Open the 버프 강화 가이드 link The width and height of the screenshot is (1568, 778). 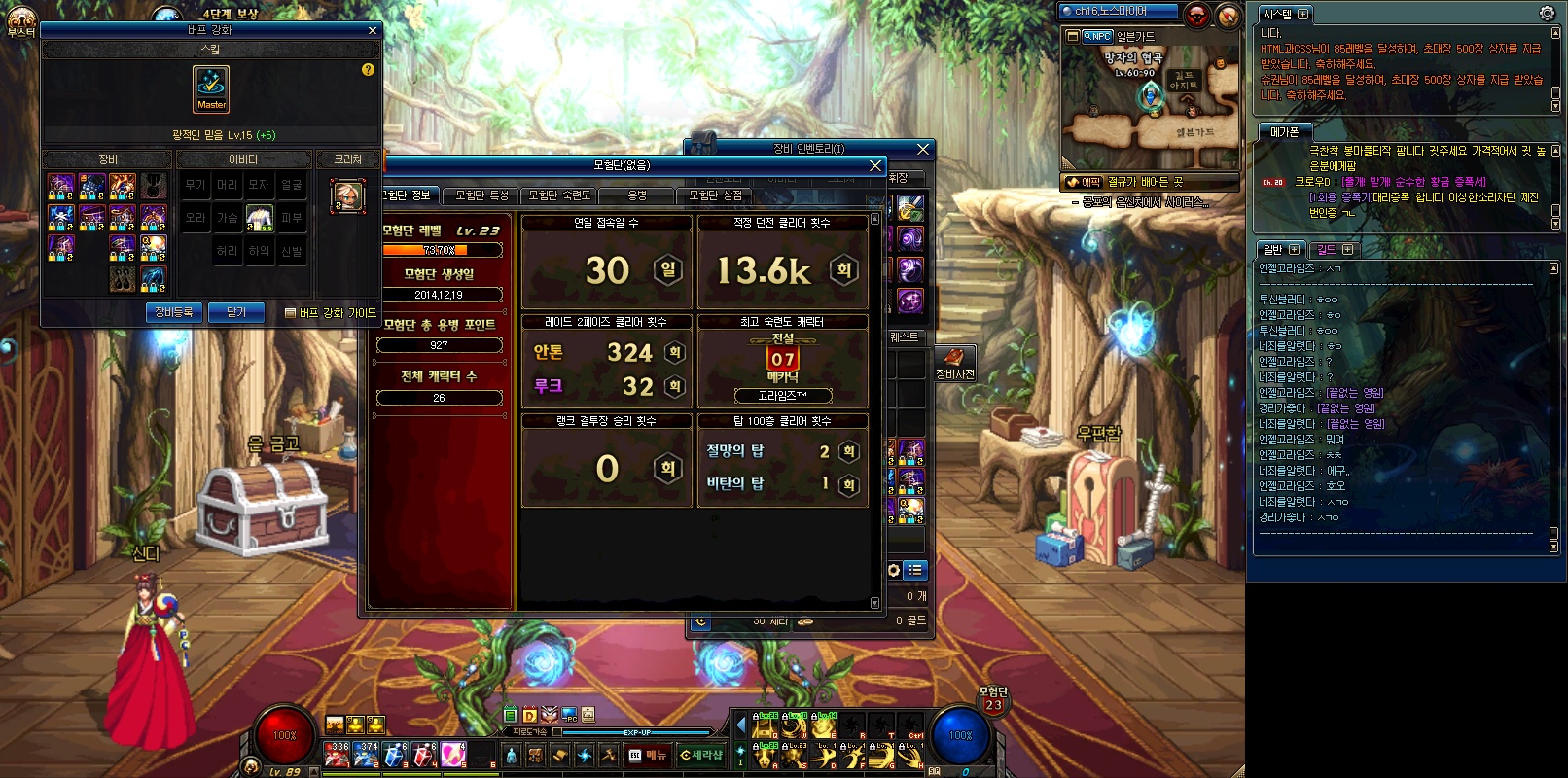[x=330, y=313]
